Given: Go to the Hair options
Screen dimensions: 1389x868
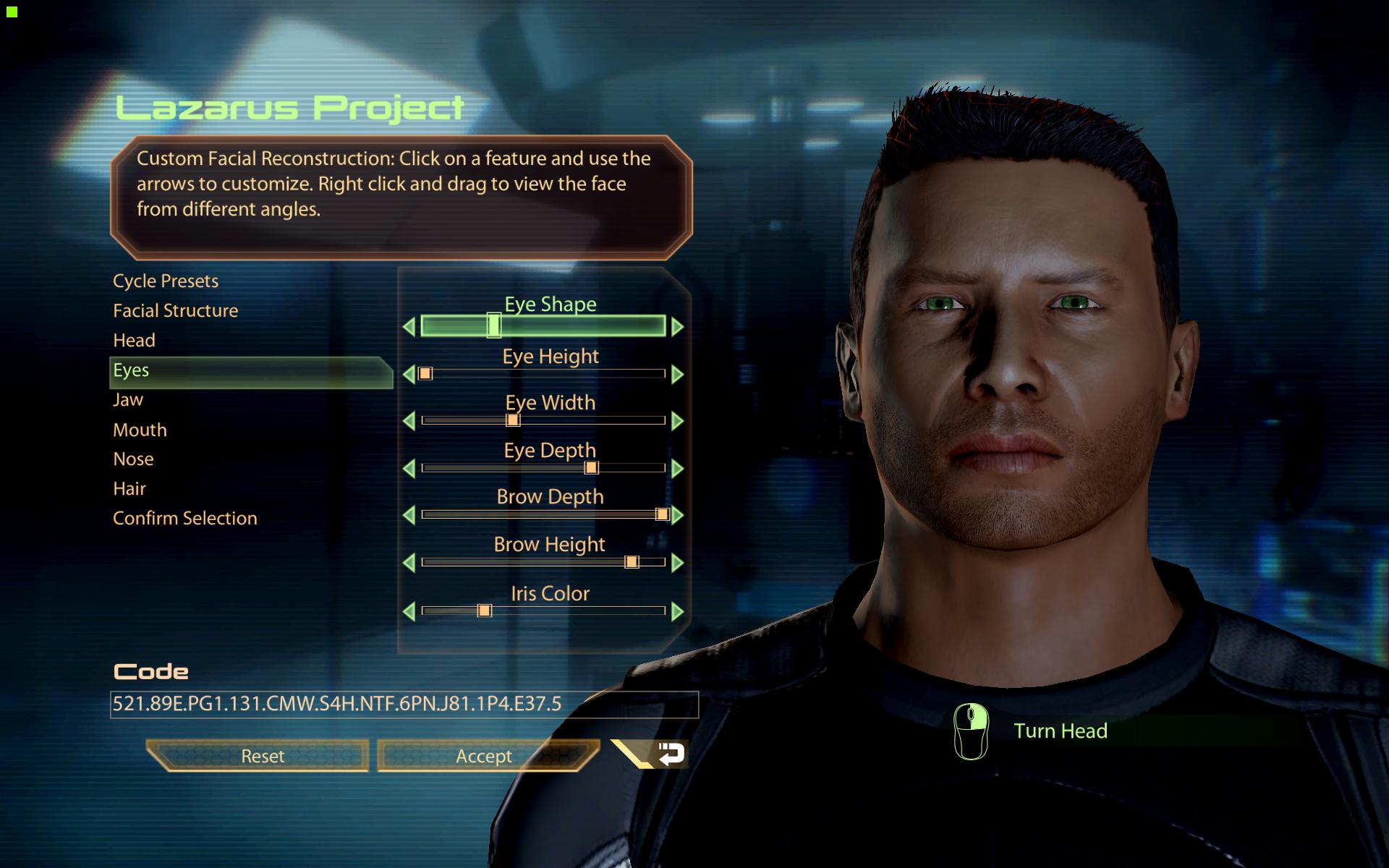Looking at the screenshot, I should pos(129,489).
